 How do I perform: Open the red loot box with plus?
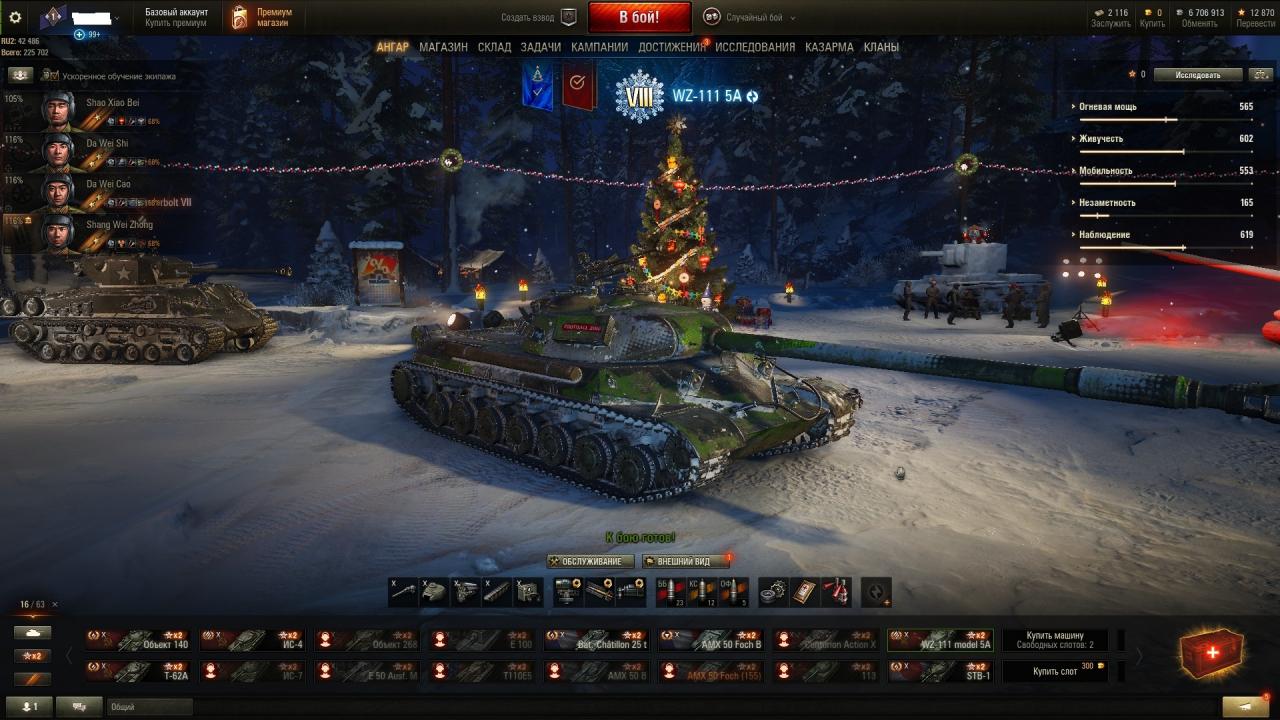click(x=1212, y=654)
